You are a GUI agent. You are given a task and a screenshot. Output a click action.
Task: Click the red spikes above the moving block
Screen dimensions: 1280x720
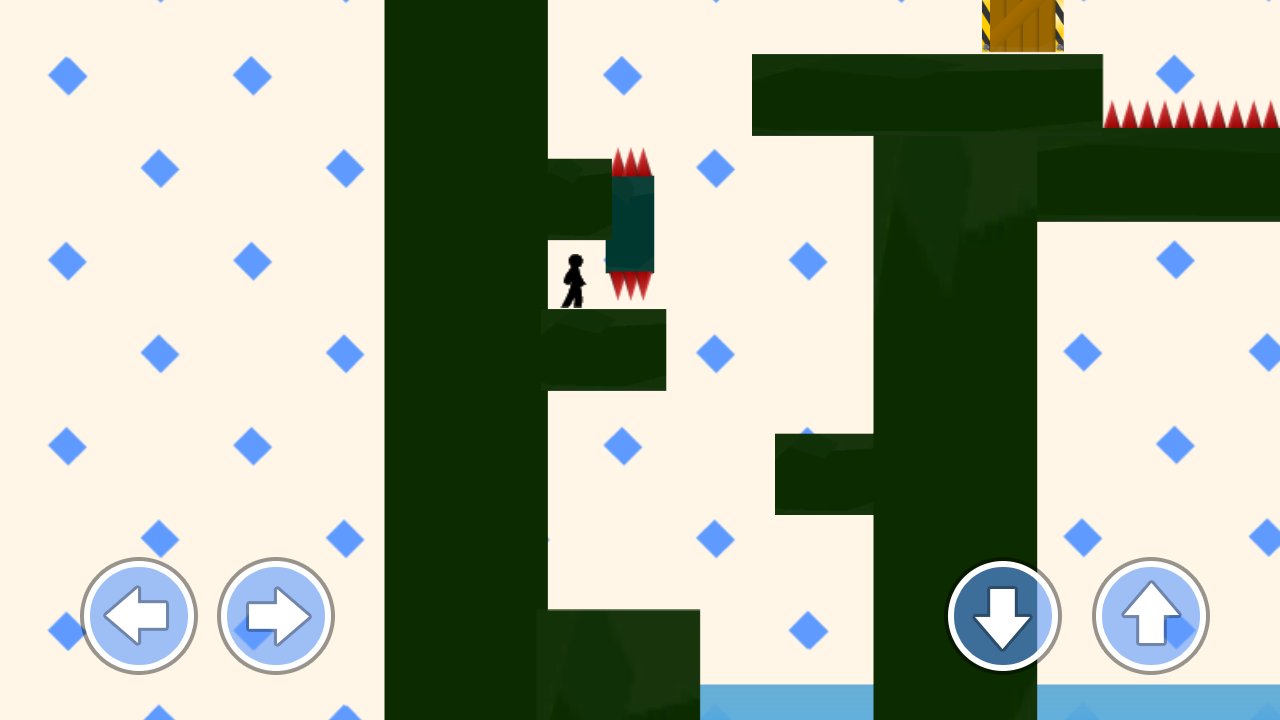[630, 160]
